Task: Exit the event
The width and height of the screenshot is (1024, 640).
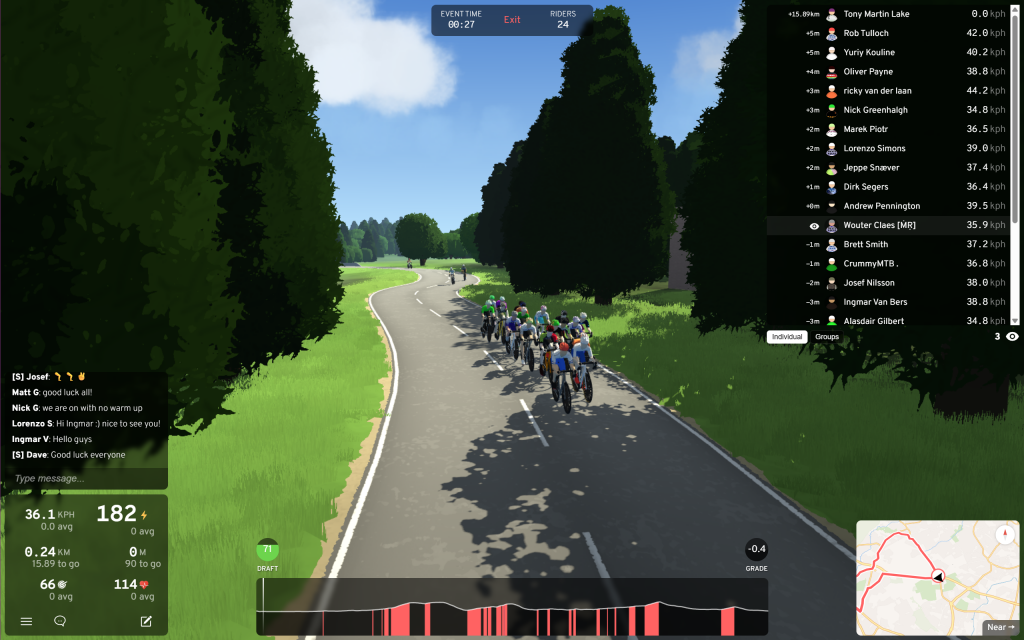Action: (x=512, y=20)
